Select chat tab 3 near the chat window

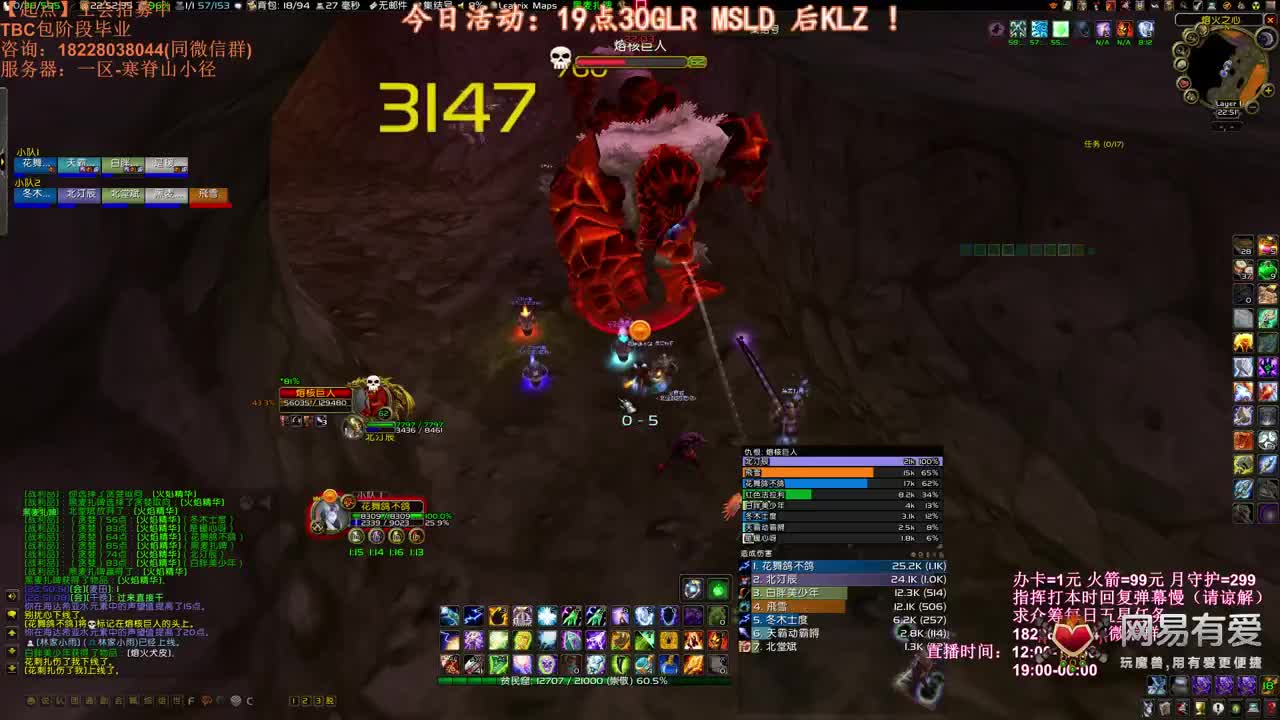point(318,701)
